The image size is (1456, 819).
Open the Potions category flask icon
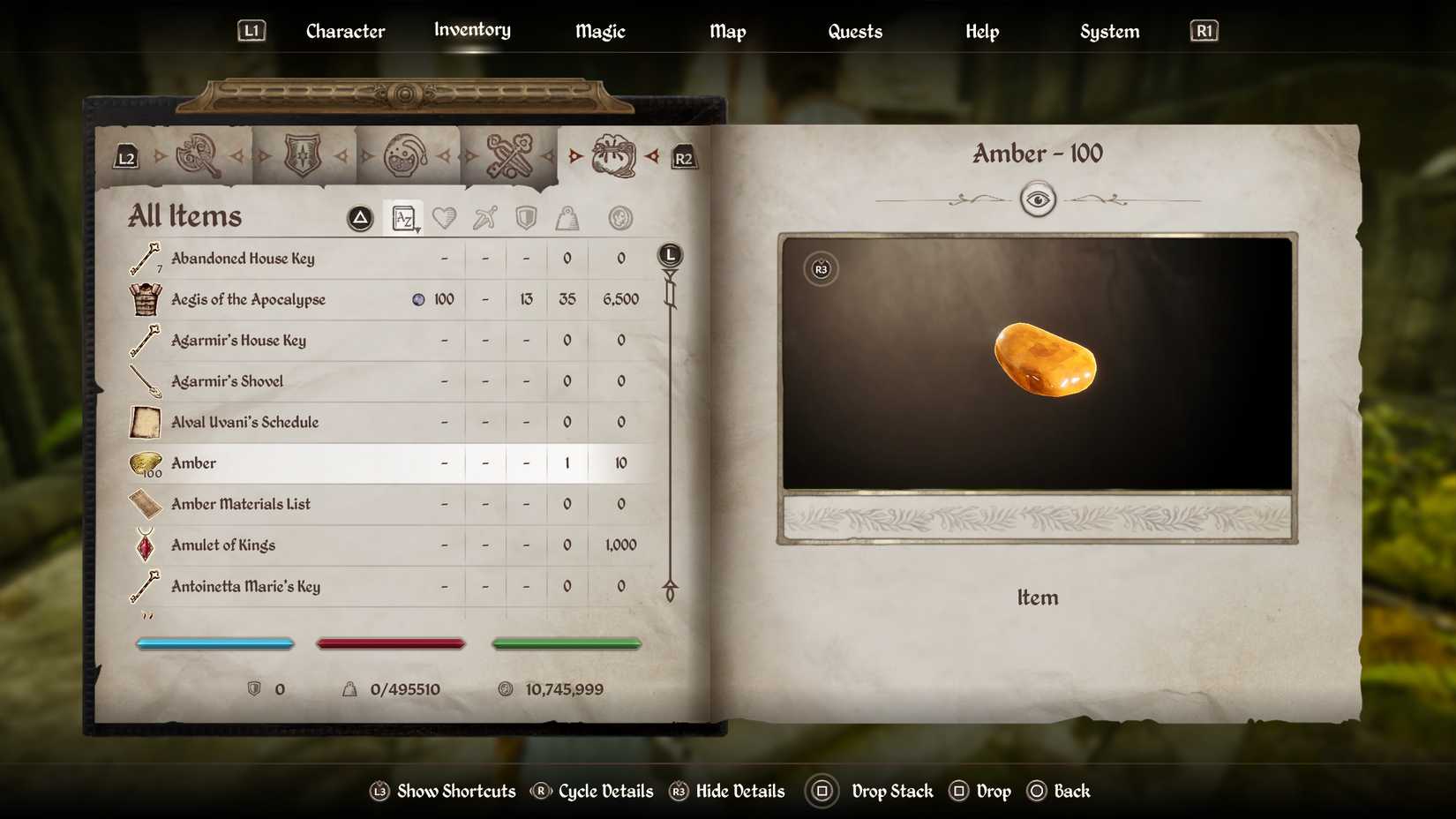pos(404,156)
